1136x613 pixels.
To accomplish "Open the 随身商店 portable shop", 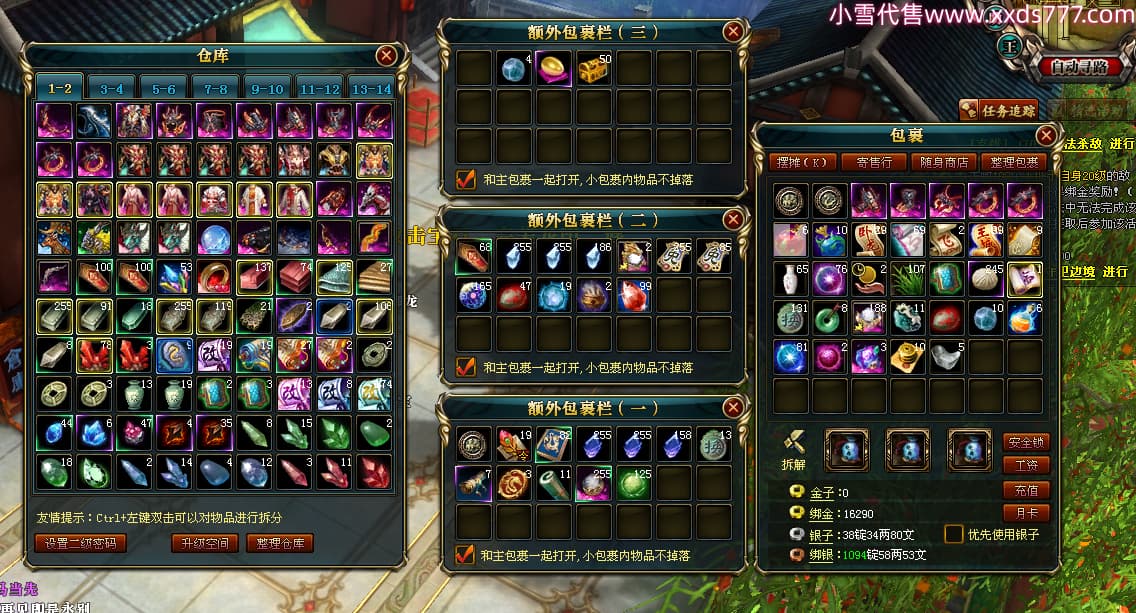I will [x=943, y=162].
